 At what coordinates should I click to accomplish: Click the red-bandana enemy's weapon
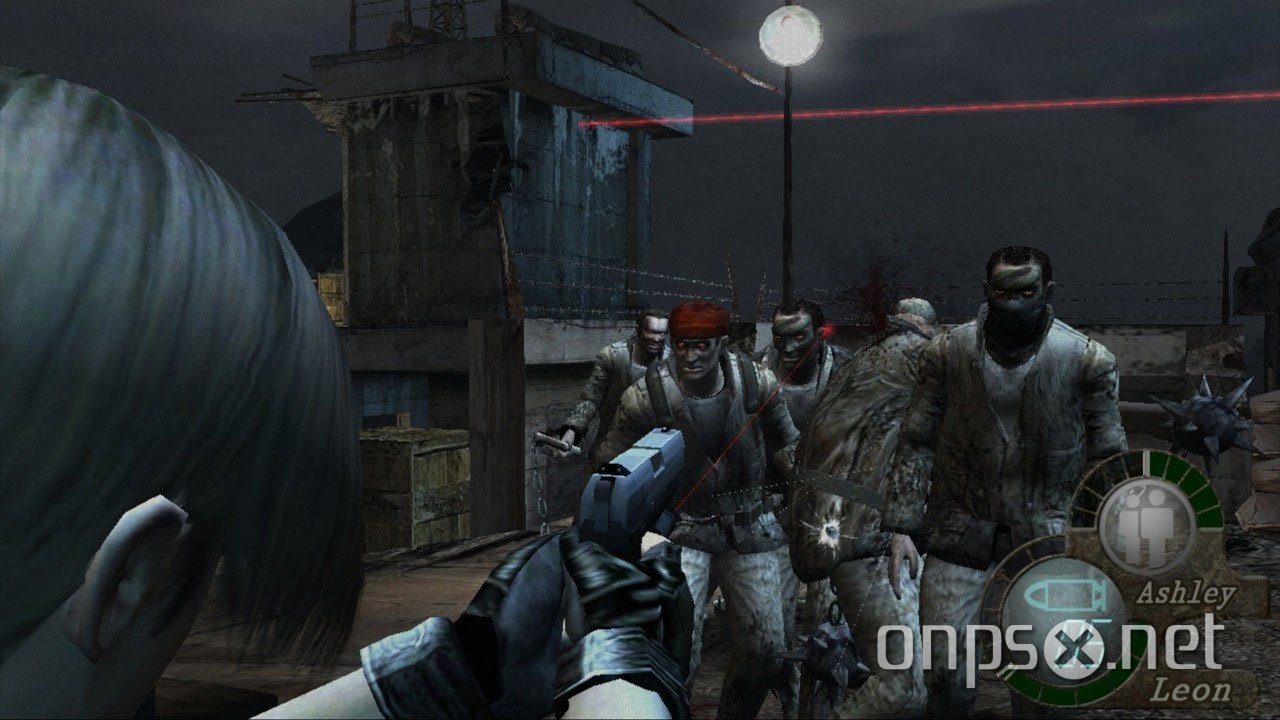(557, 442)
